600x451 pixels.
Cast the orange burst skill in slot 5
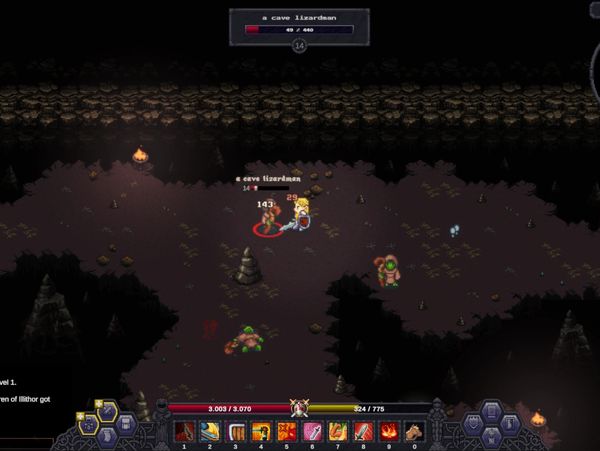pyautogui.click(x=286, y=431)
